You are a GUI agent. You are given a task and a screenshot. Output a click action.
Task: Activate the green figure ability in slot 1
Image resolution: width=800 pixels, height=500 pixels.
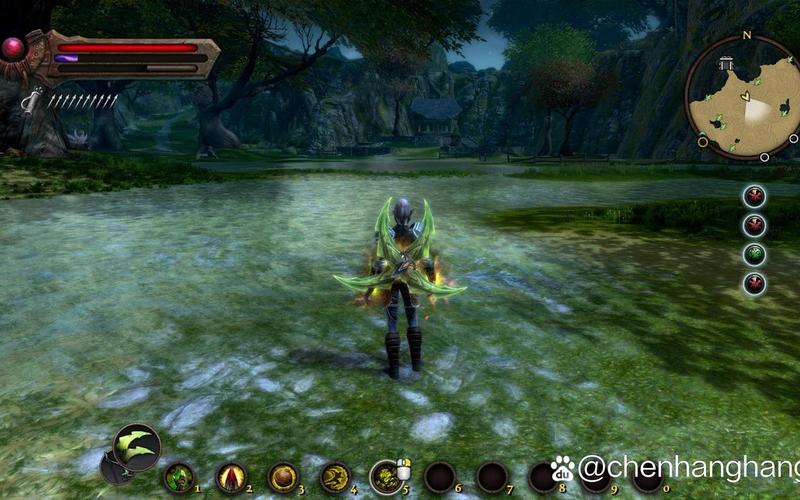point(178,477)
